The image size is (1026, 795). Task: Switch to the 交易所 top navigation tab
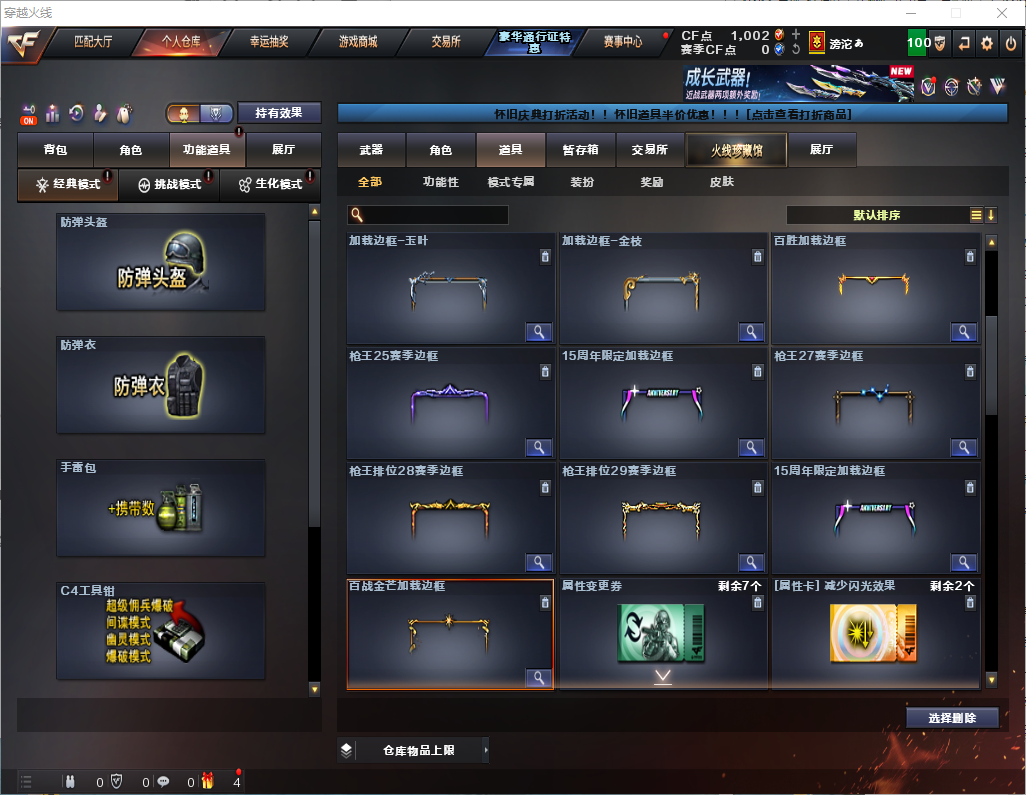(x=446, y=42)
